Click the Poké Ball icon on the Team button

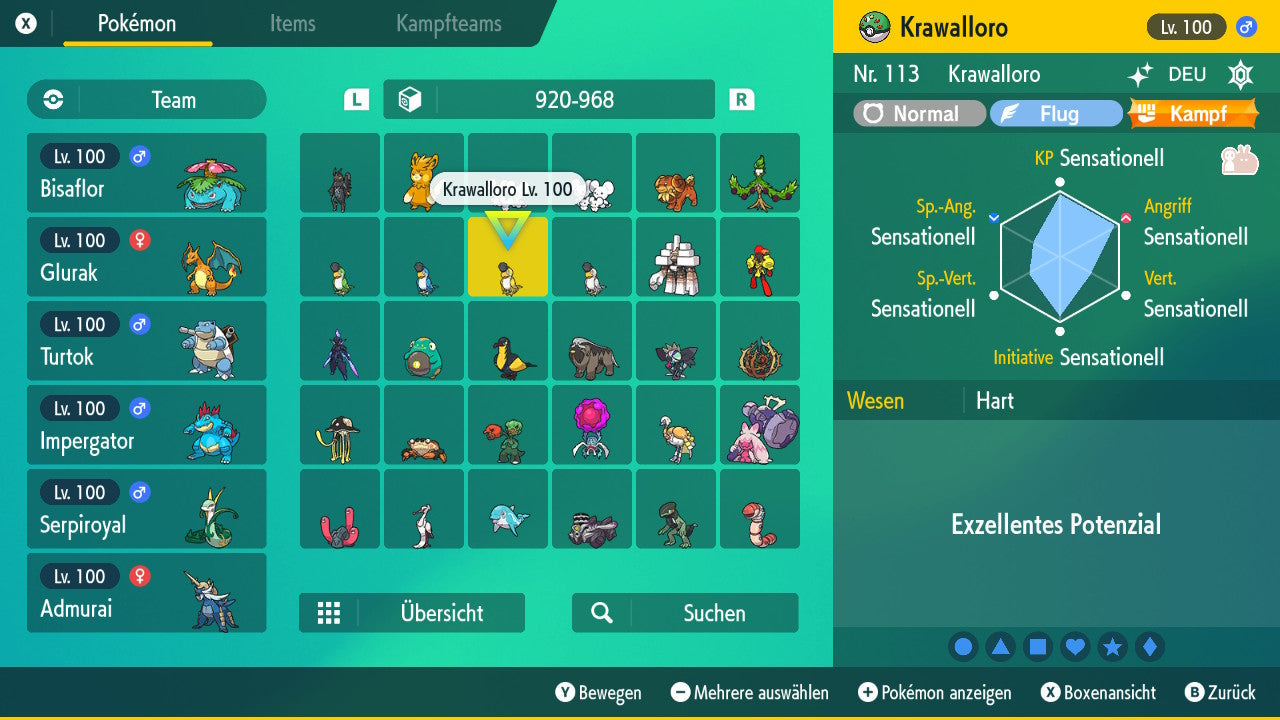pos(51,99)
